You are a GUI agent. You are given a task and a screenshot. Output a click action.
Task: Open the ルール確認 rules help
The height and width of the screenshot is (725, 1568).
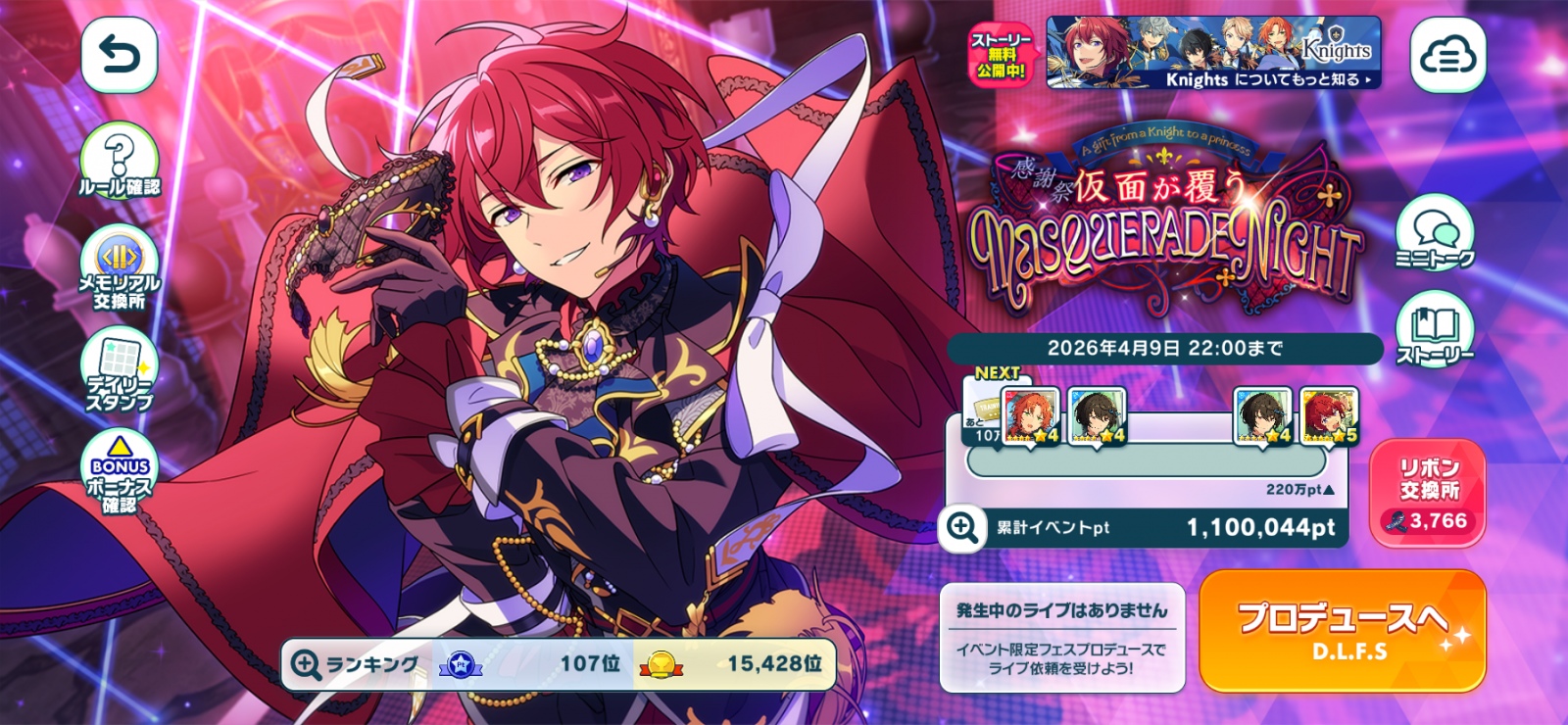pyautogui.click(x=119, y=162)
